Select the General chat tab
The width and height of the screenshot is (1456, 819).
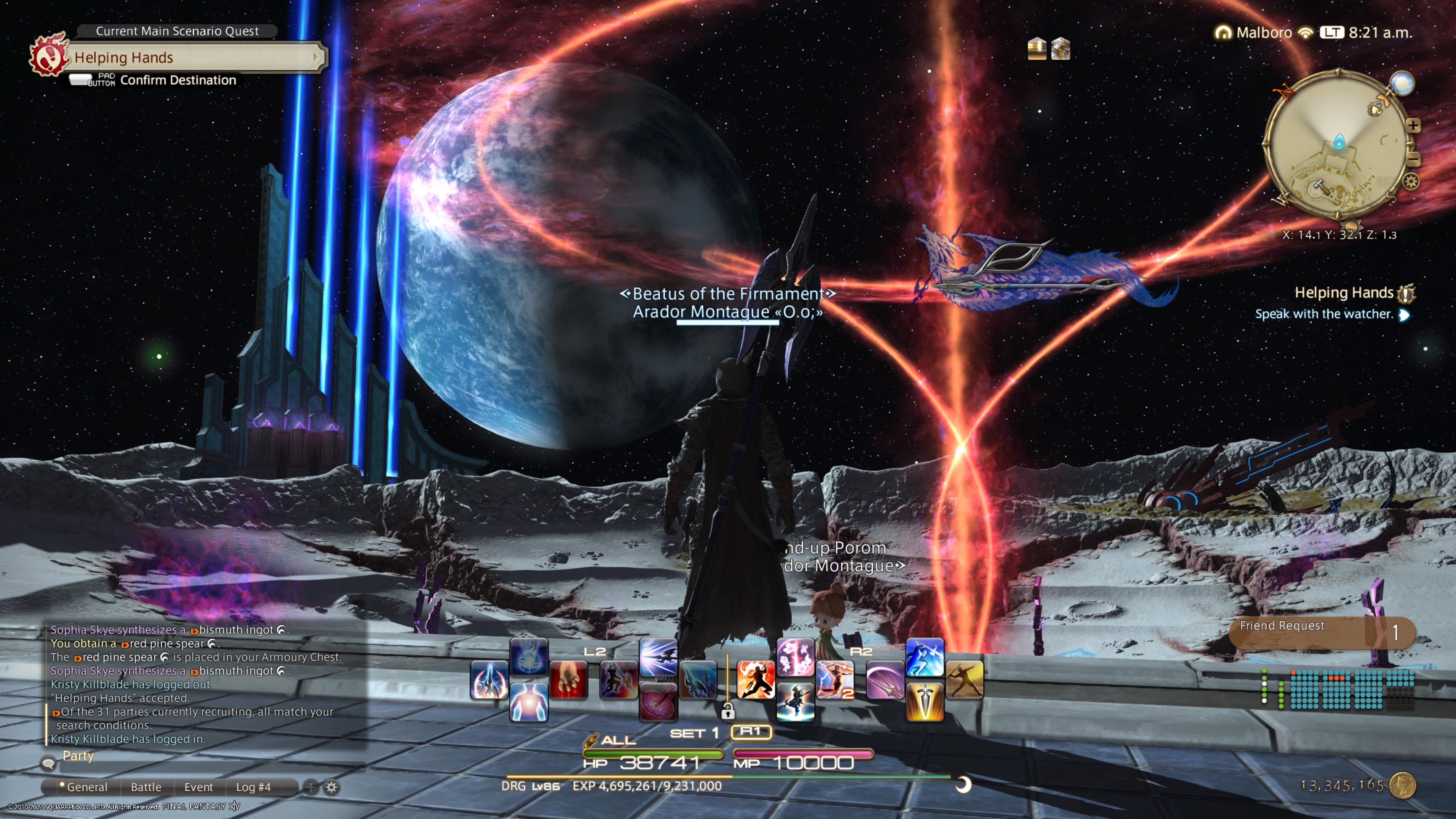coord(86,787)
